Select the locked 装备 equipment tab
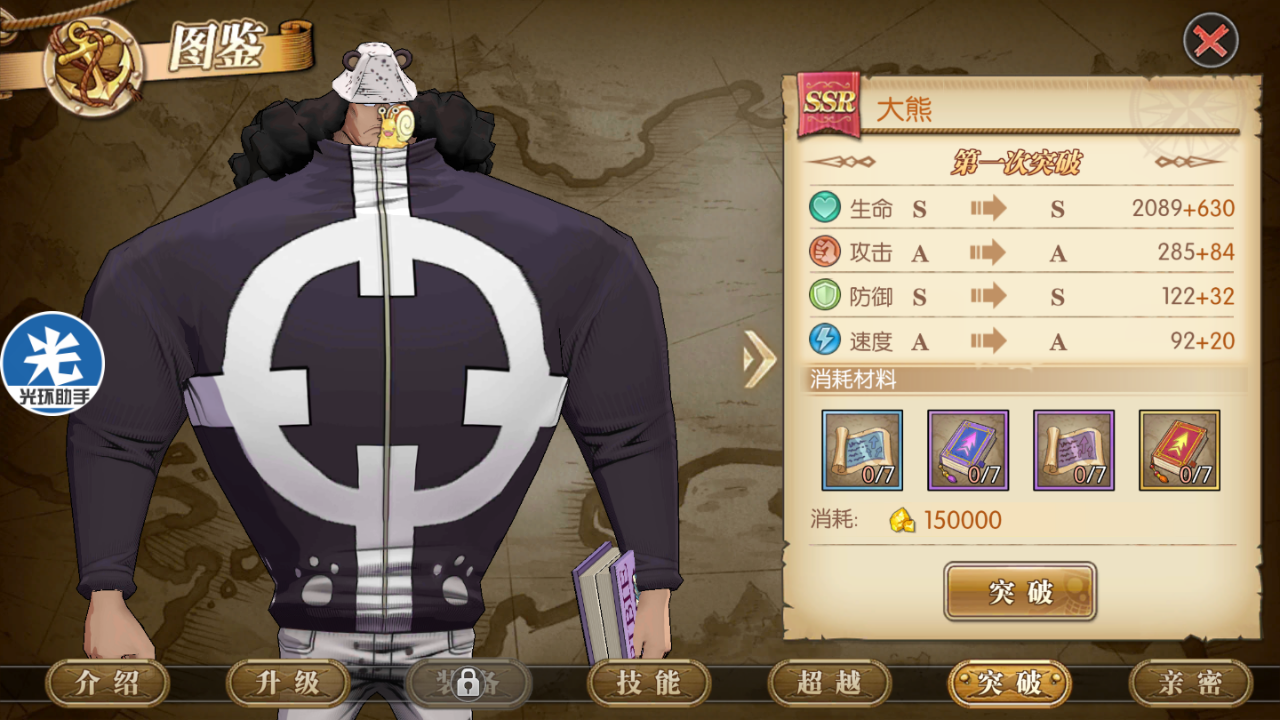Image resolution: width=1280 pixels, height=720 pixels. (468, 684)
